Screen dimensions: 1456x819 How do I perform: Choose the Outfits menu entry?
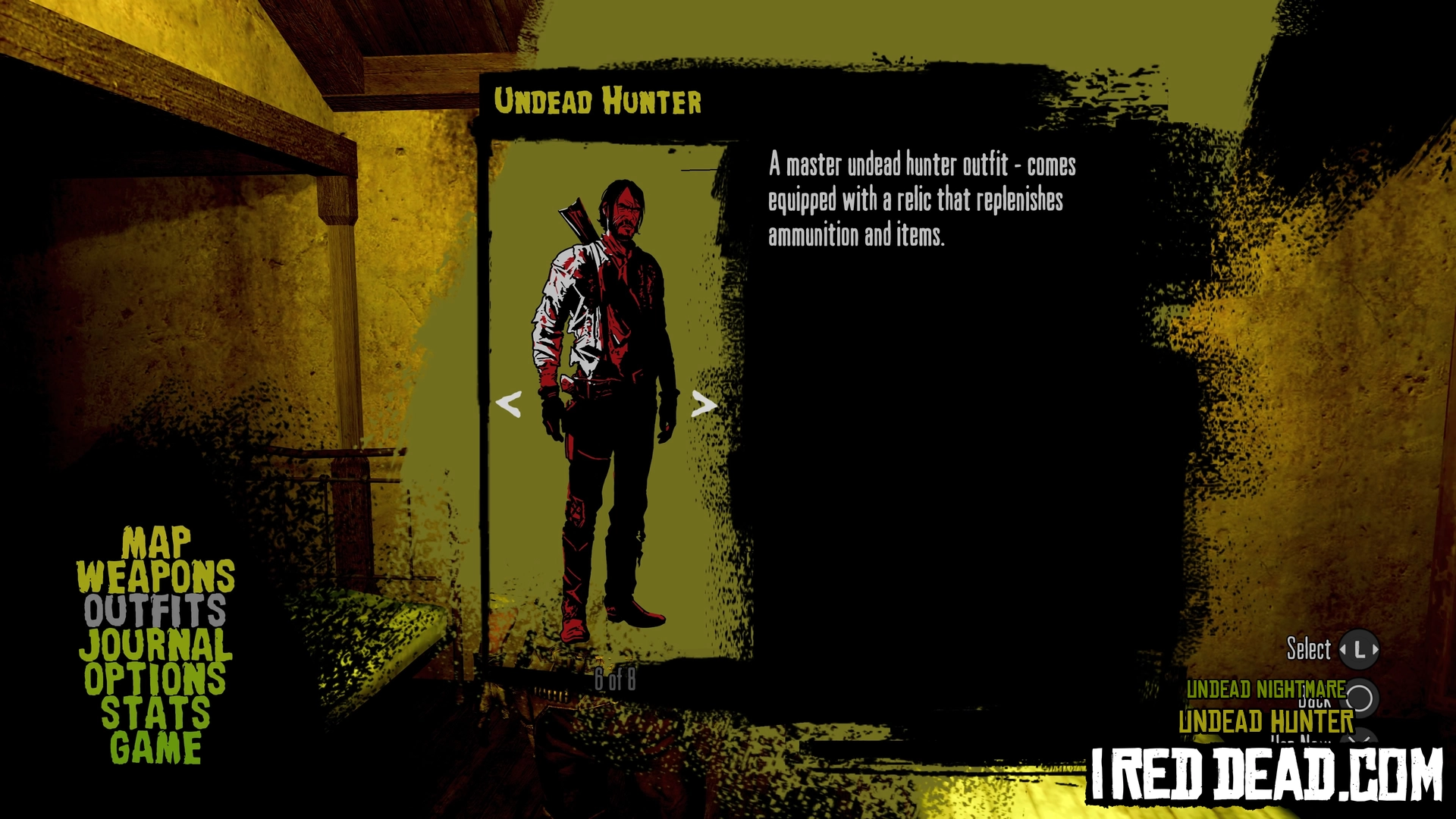(x=155, y=610)
